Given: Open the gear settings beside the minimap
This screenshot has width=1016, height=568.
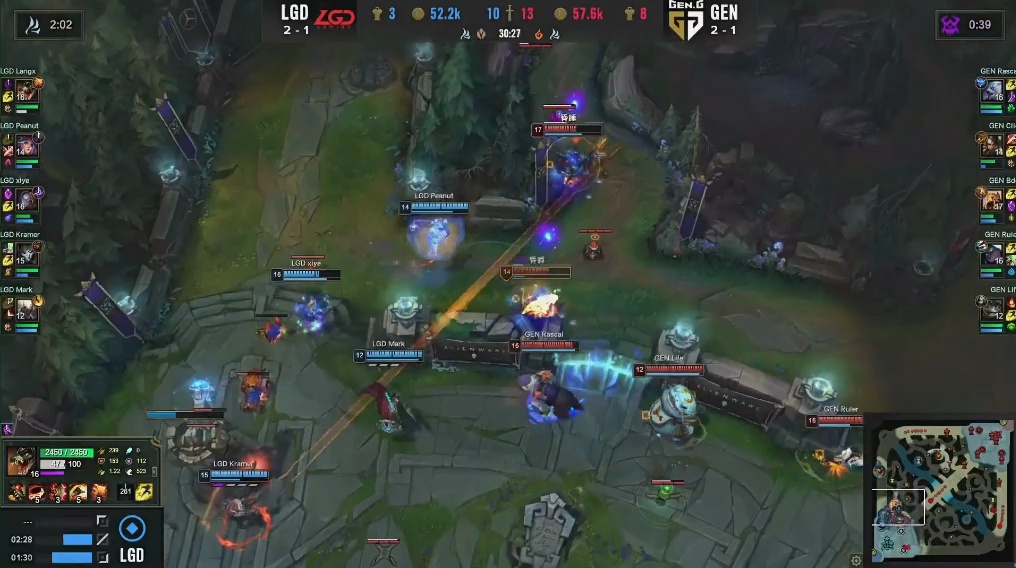Looking at the screenshot, I should pos(856,560).
